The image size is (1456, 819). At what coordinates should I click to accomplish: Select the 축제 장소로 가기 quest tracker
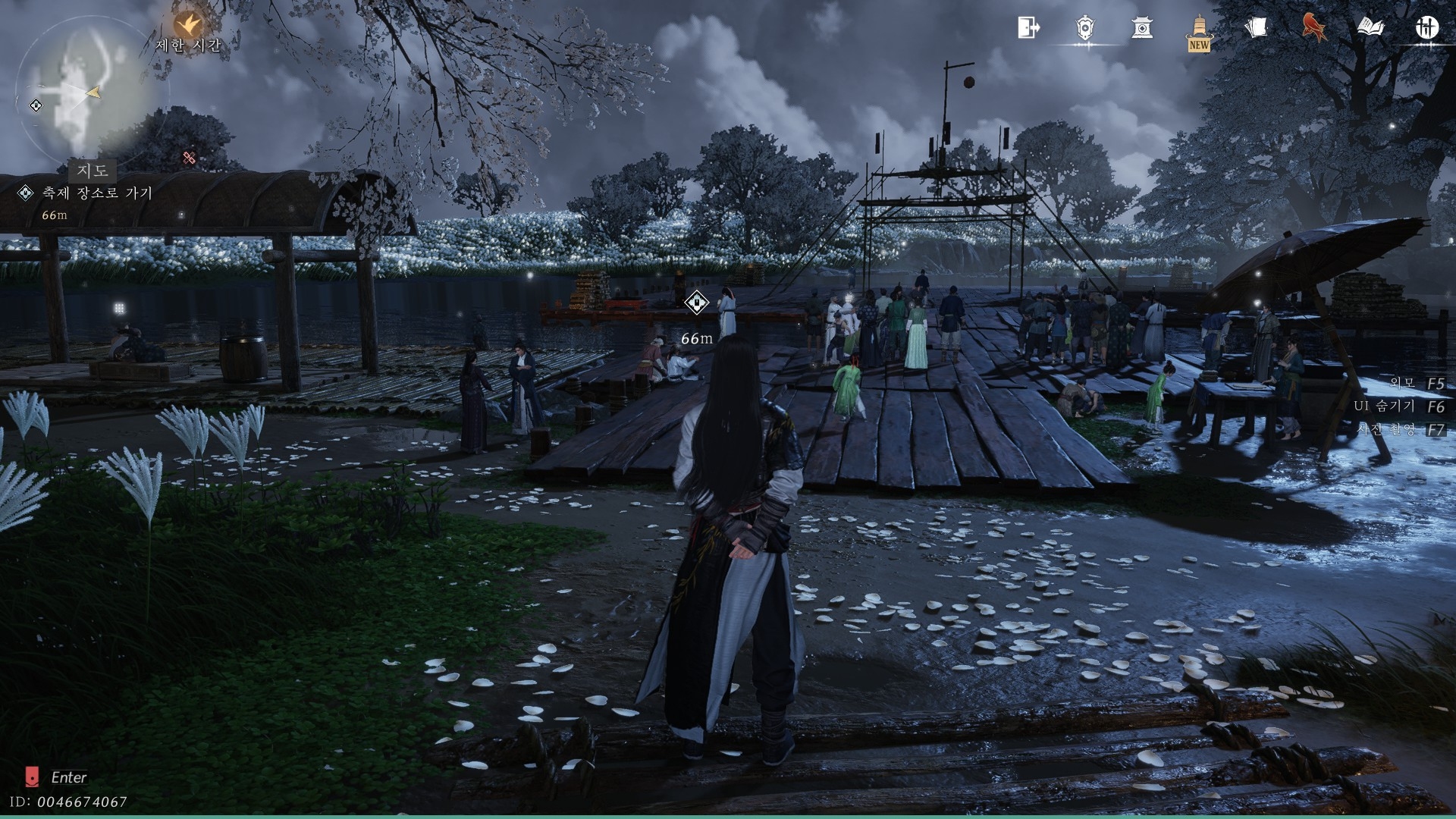(97, 193)
